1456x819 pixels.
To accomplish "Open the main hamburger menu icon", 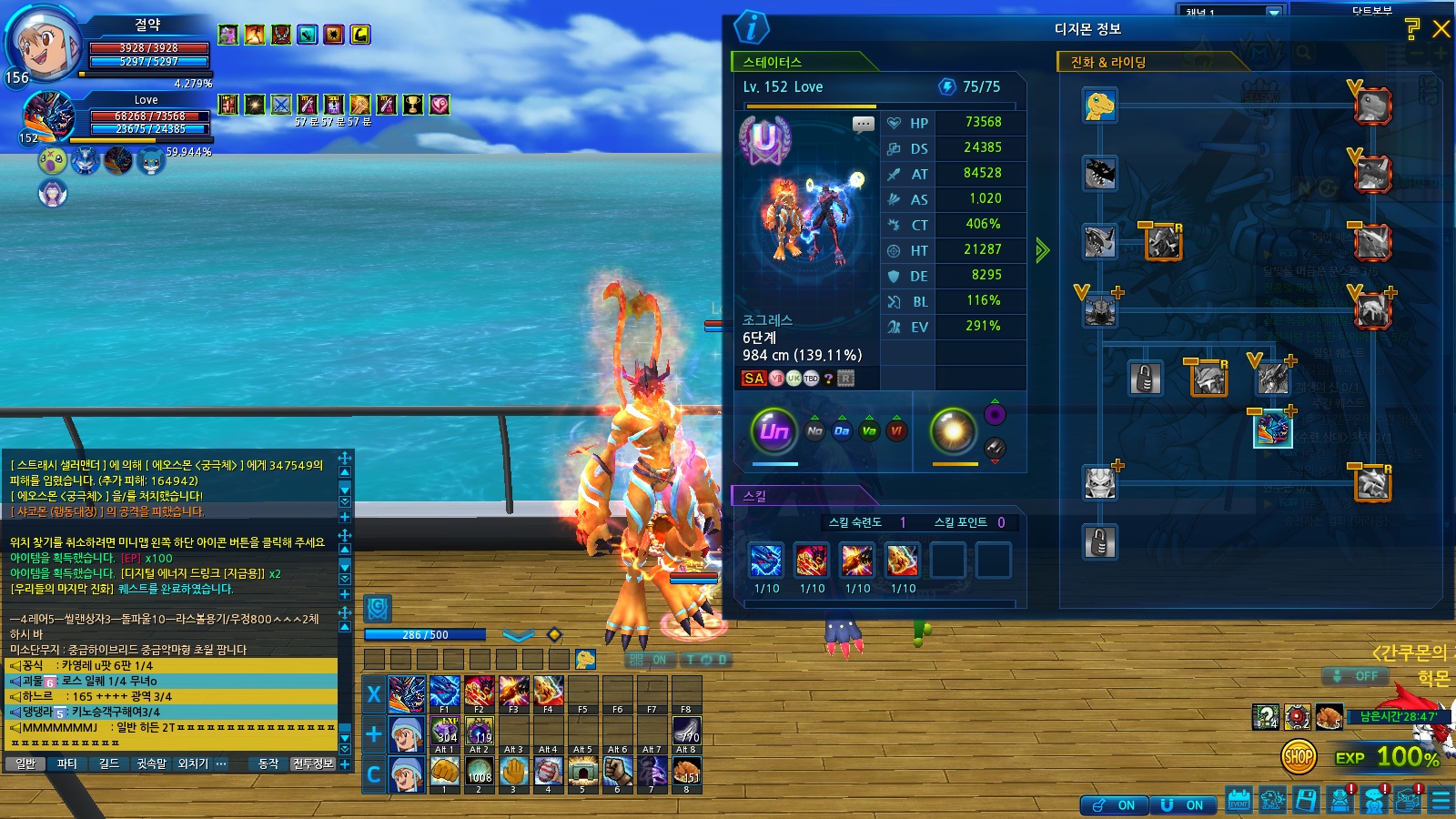I will 1441,800.
